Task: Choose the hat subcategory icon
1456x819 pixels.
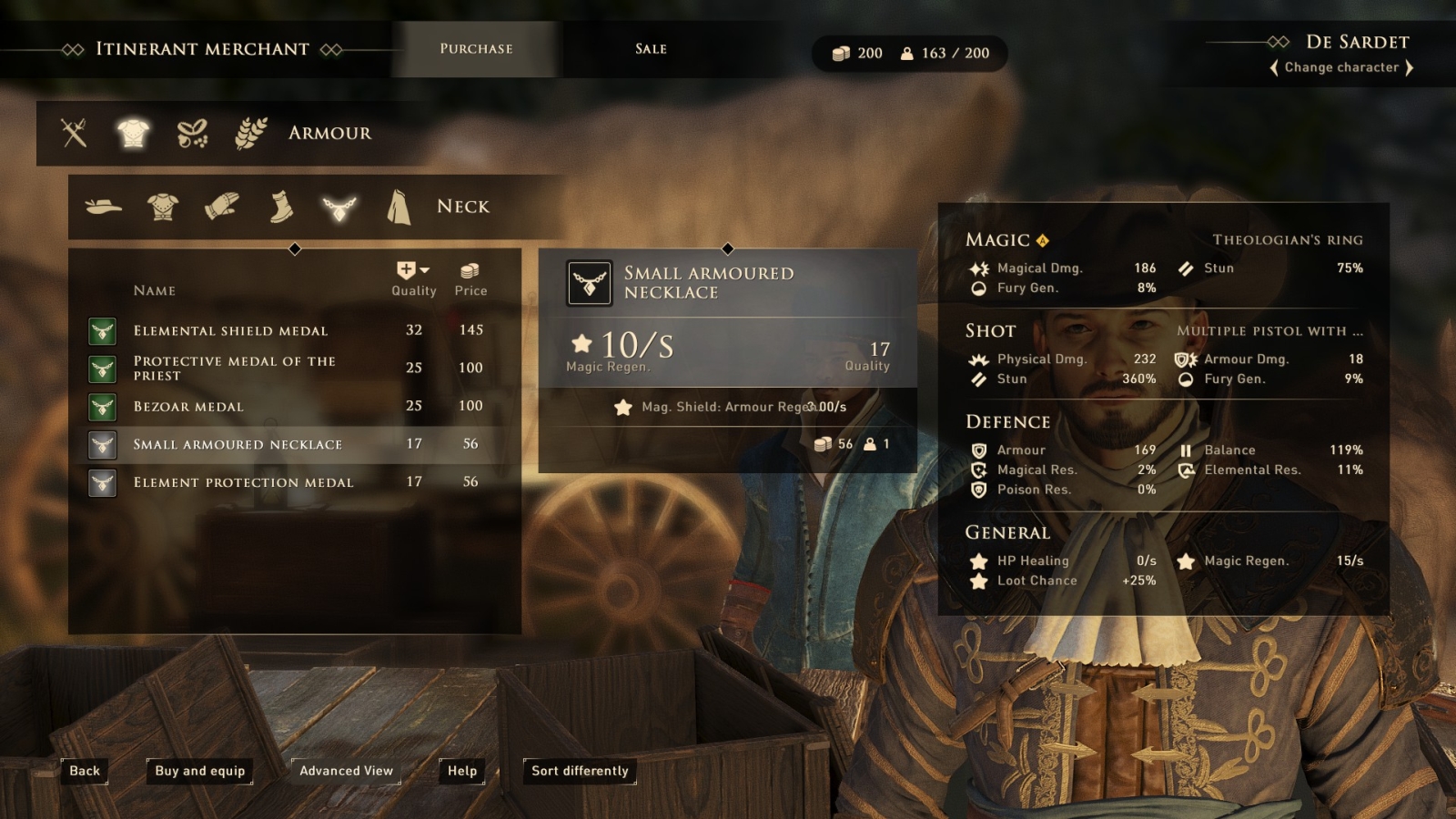Action: pyautogui.click(x=104, y=207)
